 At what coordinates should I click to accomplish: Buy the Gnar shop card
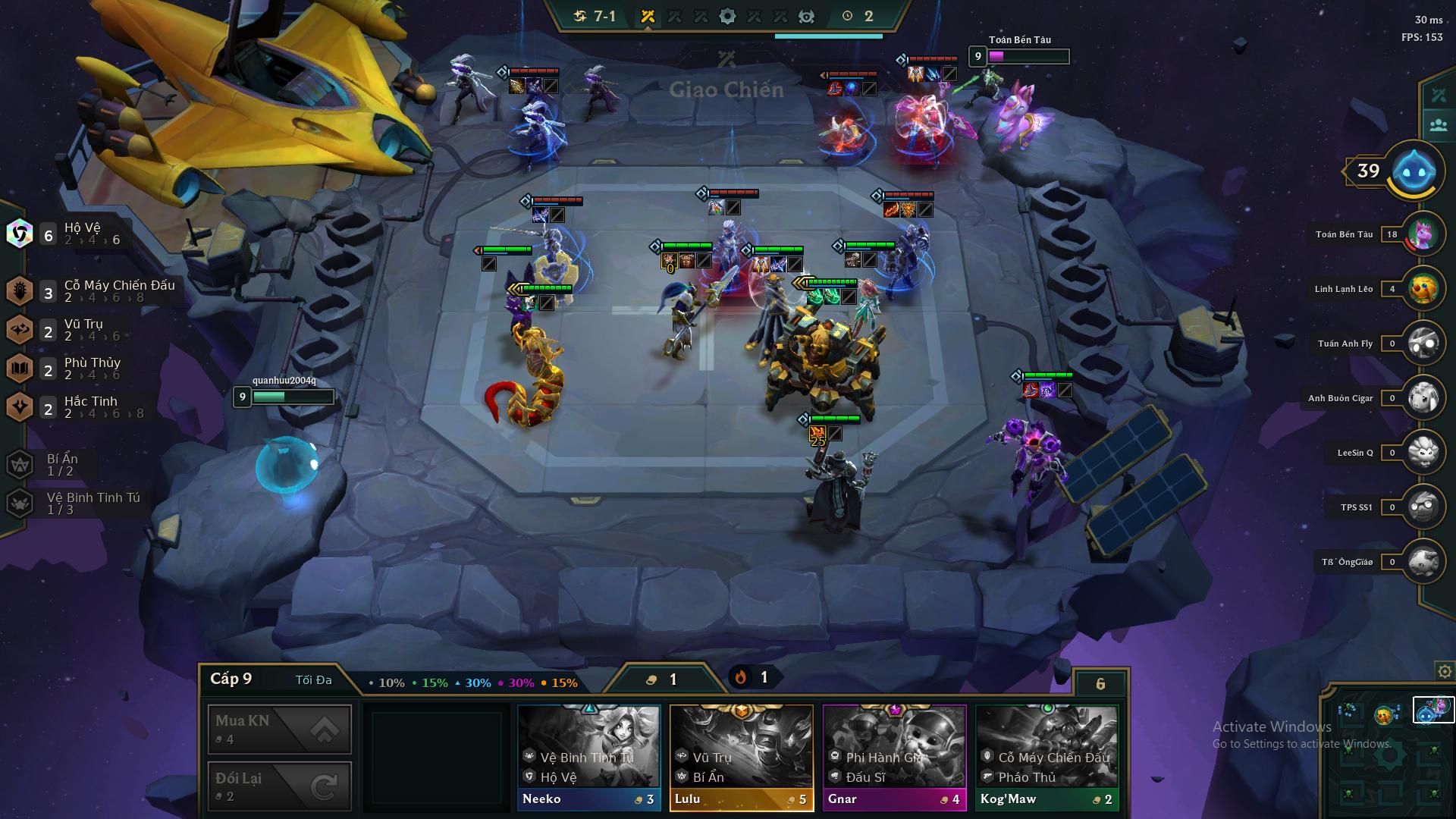(x=894, y=757)
